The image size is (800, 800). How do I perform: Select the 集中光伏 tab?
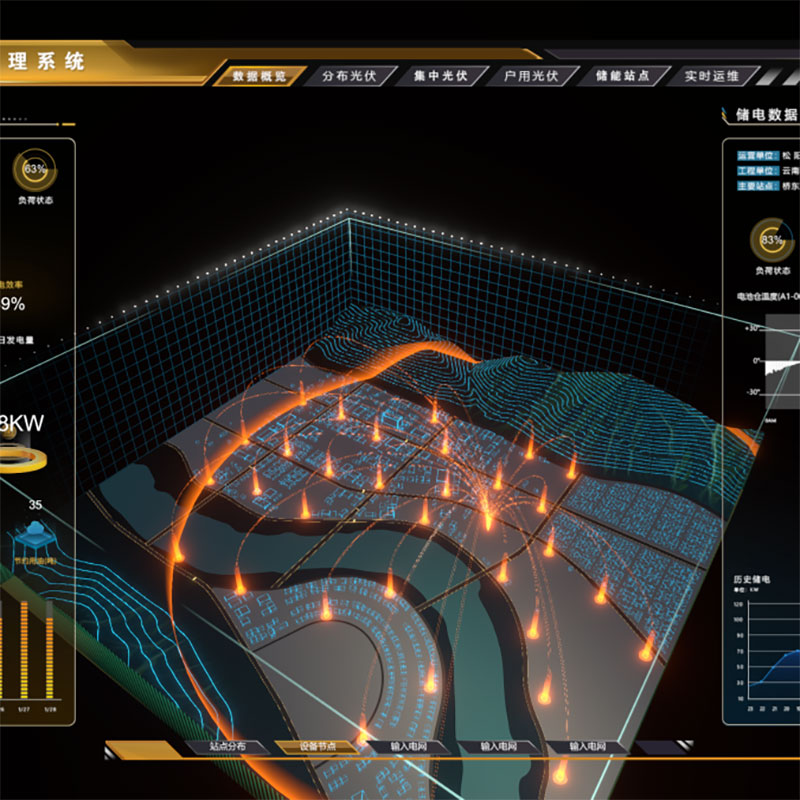coord(440,76)
